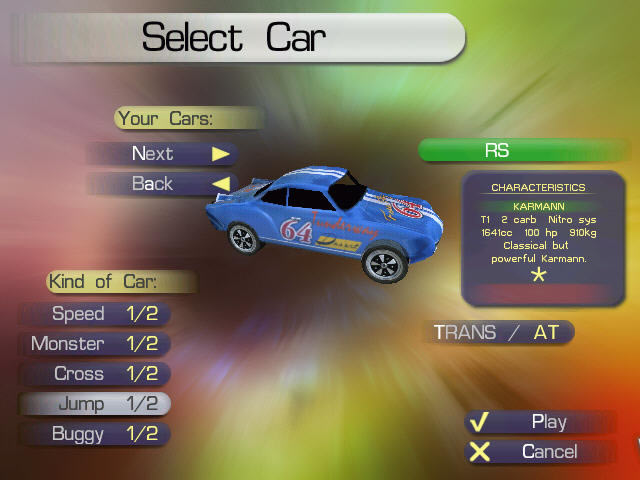Switch to Cross cars
Screen dimensions: 640x480
(95, 374)
